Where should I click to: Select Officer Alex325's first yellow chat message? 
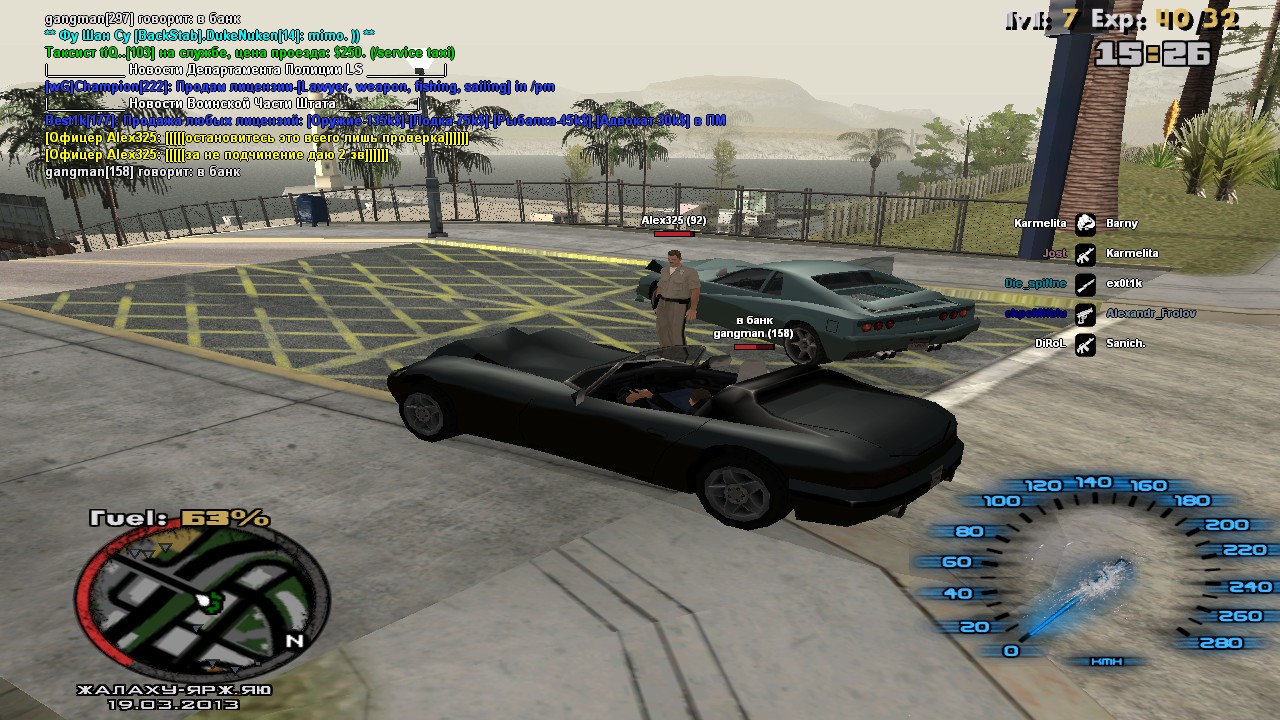(256, 138)
